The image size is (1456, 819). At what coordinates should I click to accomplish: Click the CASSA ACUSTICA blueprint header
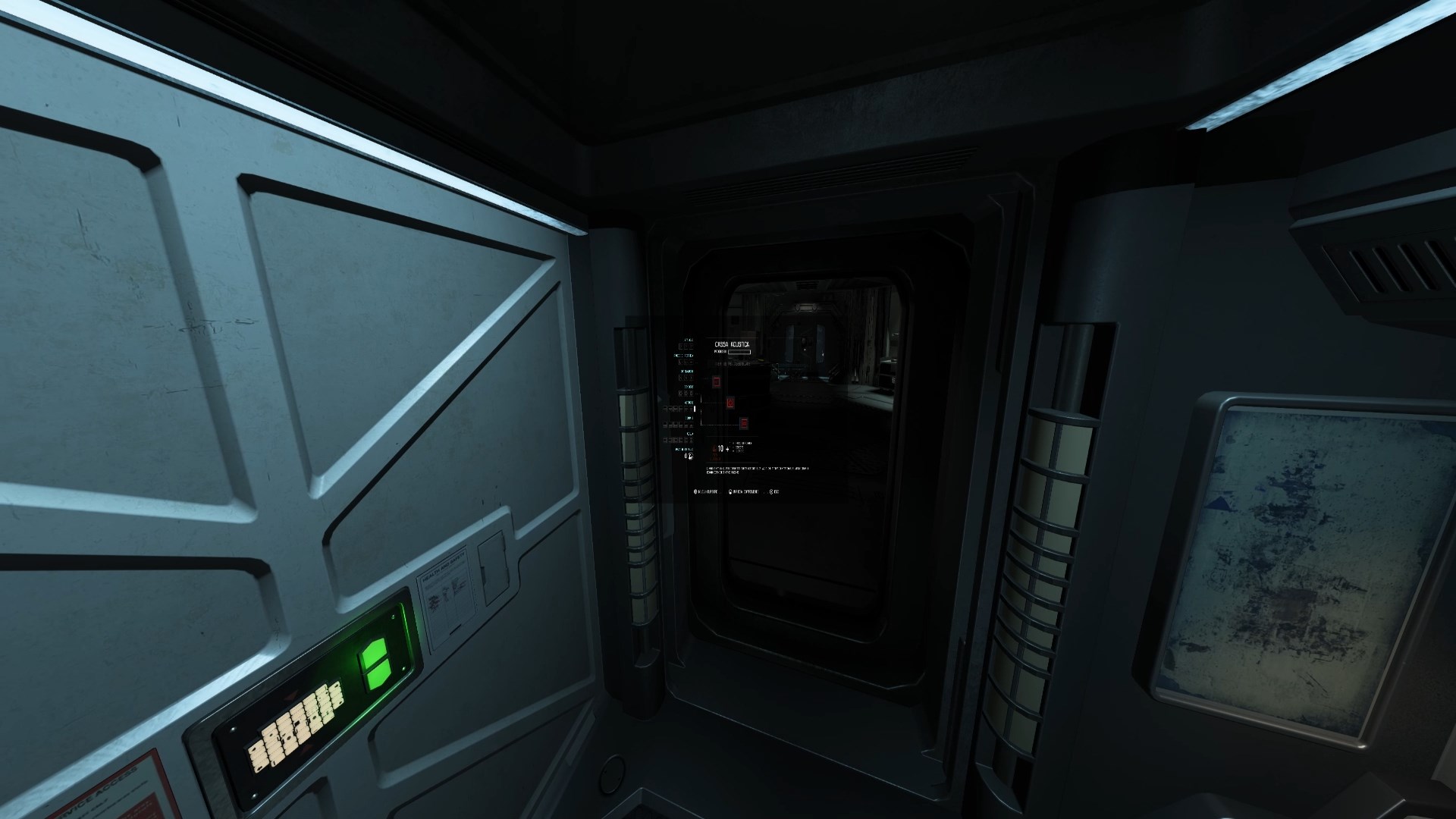731,344
